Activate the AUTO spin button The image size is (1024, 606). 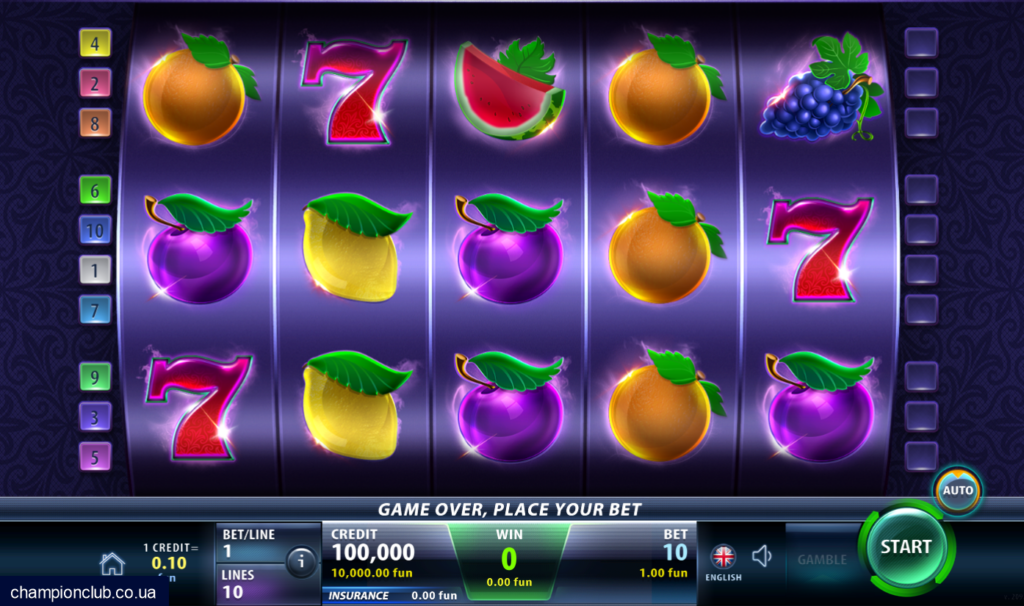[x=958, y=491]
